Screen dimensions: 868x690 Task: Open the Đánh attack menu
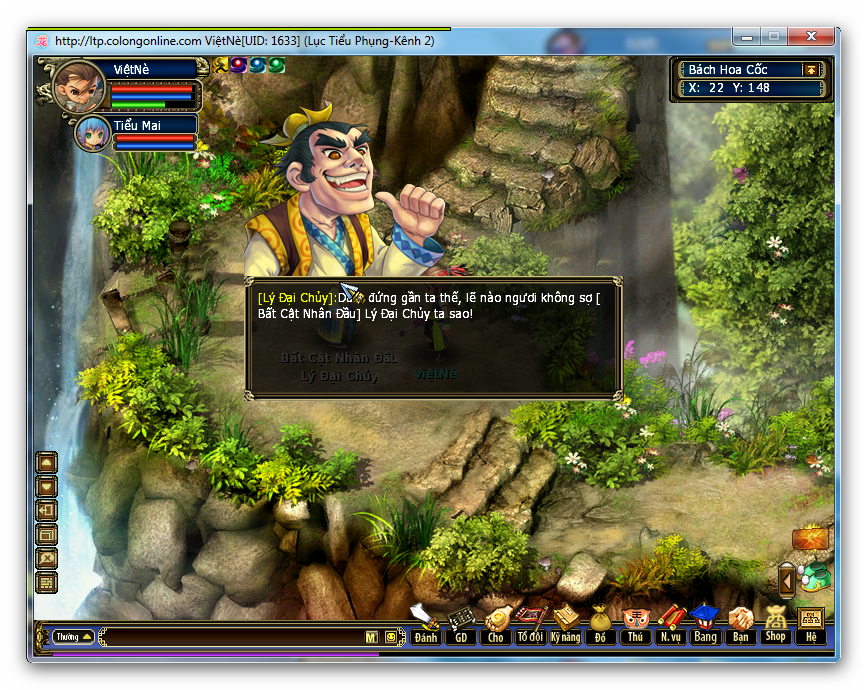(426, 625)
